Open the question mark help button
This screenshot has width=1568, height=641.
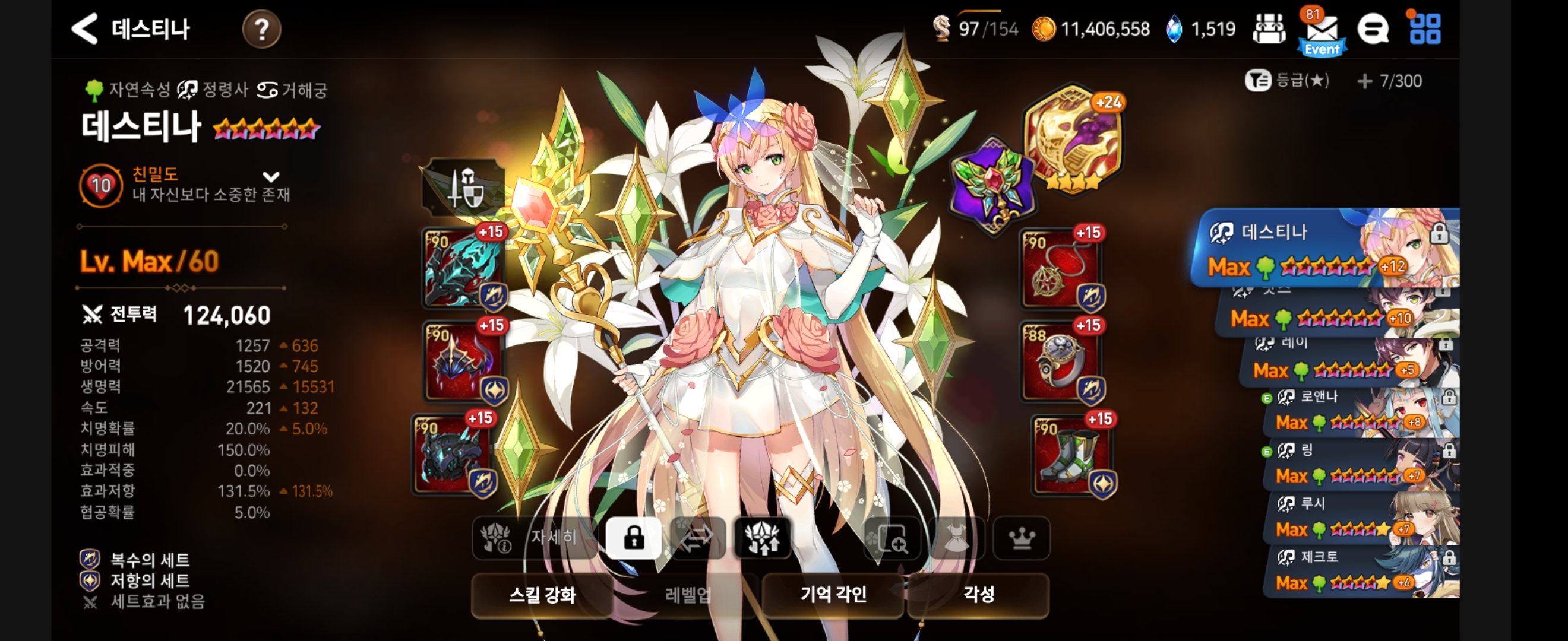coord(261,29)
